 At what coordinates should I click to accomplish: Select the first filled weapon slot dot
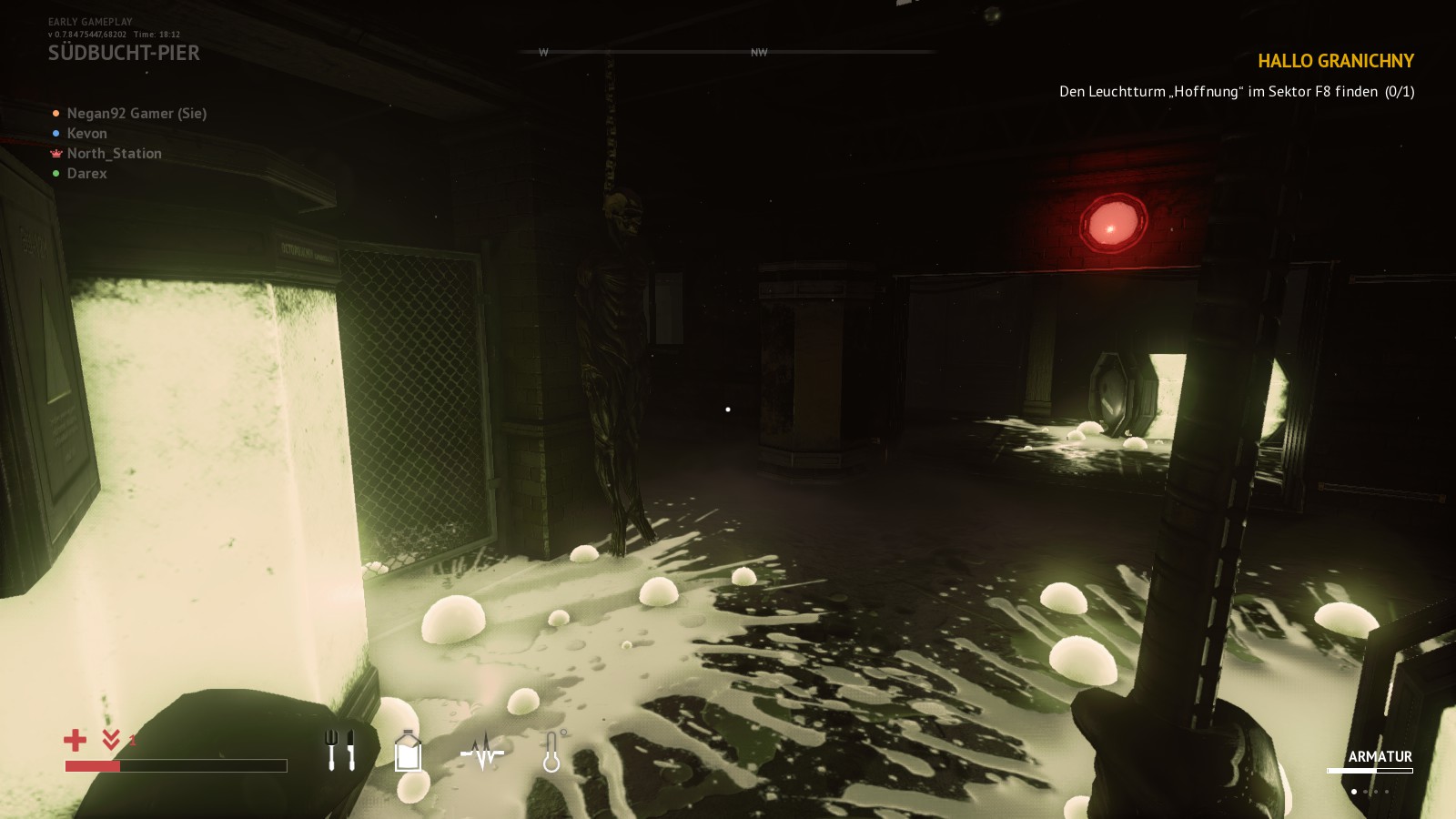coord(1354,792)
